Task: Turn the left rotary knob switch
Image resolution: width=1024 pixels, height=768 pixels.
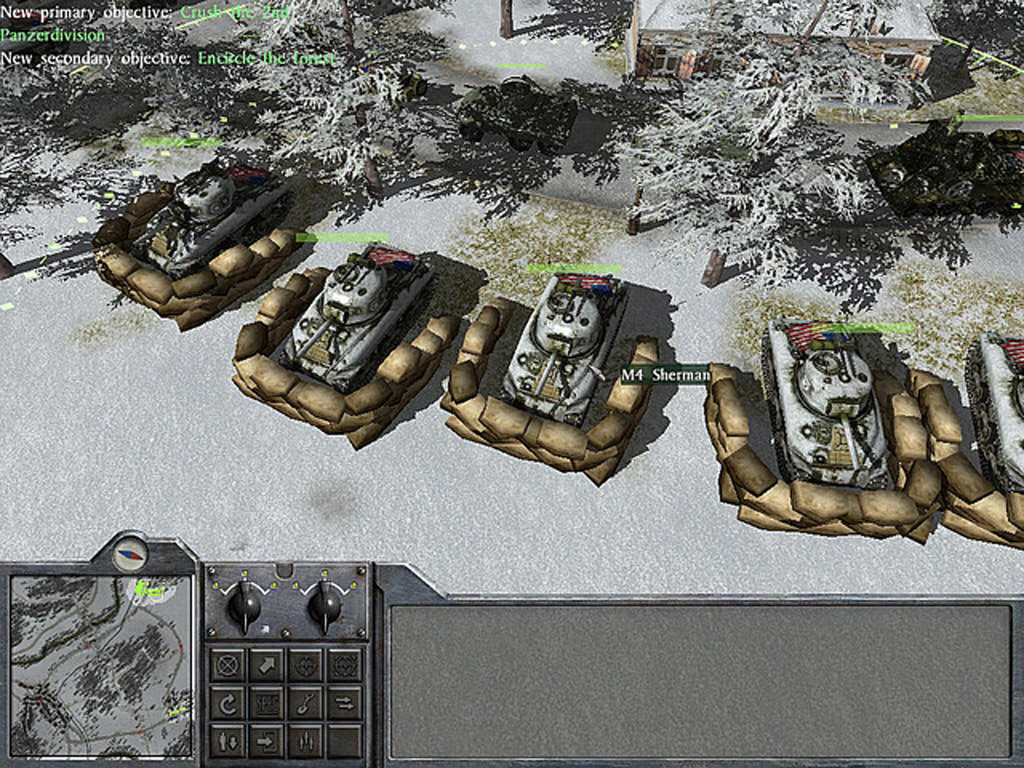Action: (244, 605)
